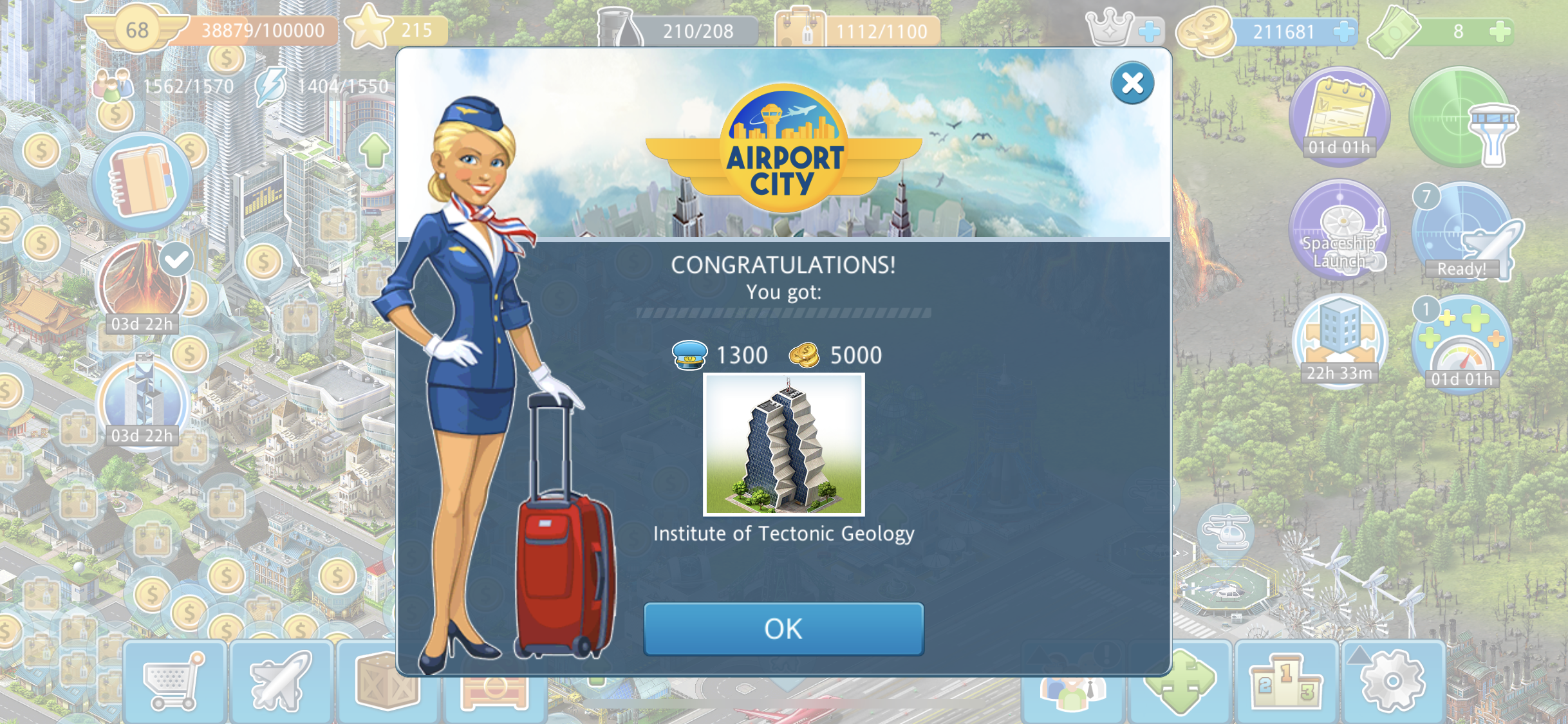Image resolution: width=1568 pixels, height=724 pixels.
Task: Open the Spaceship Launch event
Action: click(x=1340, y=230)
